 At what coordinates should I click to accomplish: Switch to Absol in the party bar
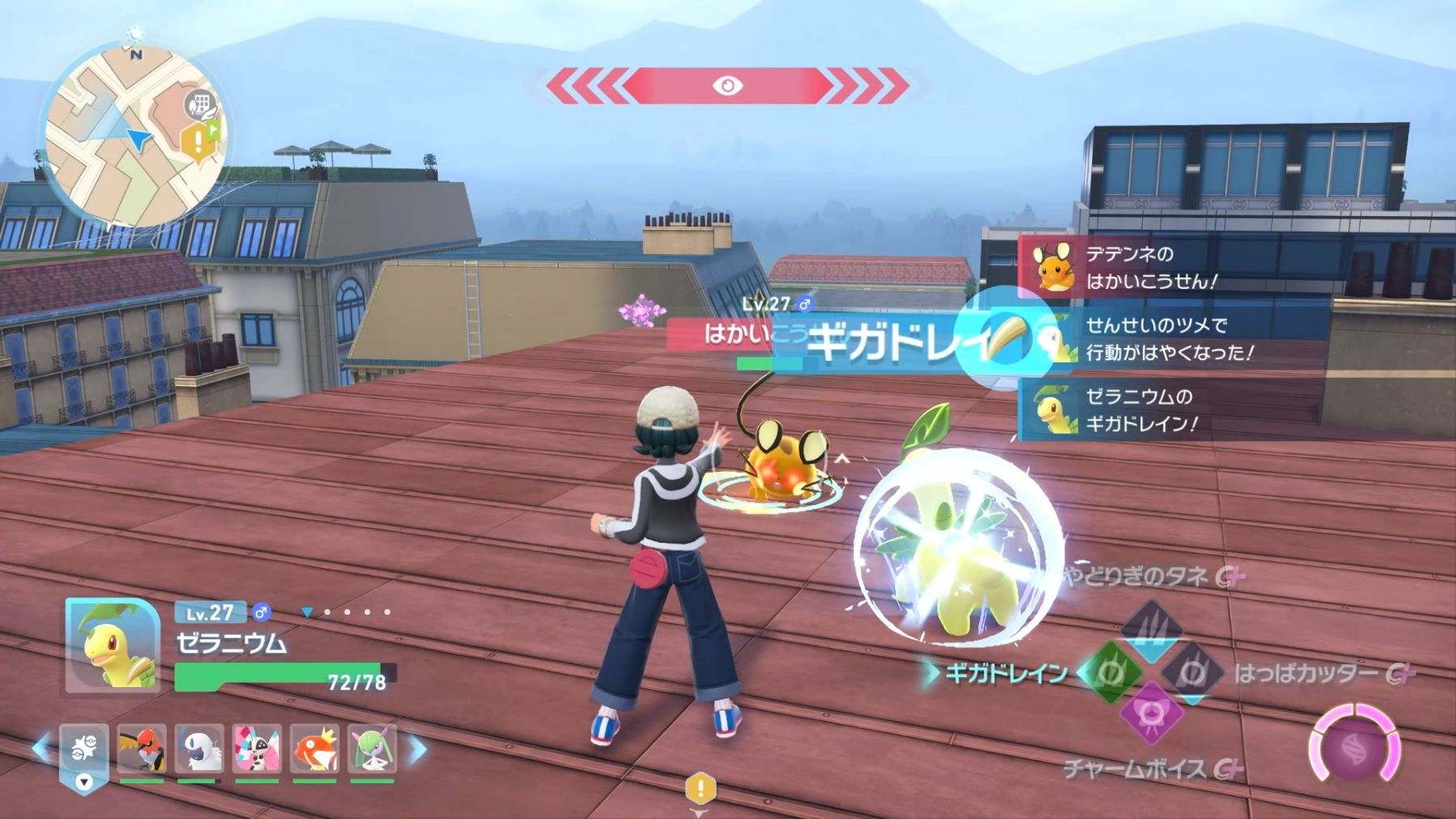[199, 749]
